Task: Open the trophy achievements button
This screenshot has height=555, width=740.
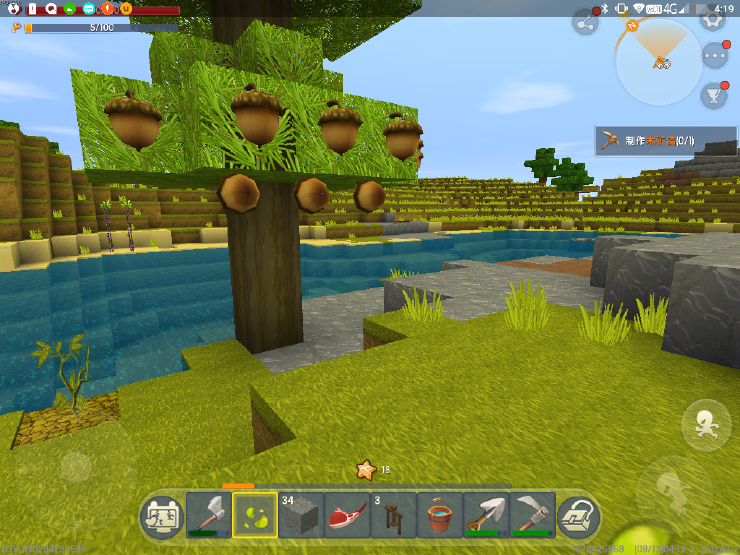Action: click(715, 95)
